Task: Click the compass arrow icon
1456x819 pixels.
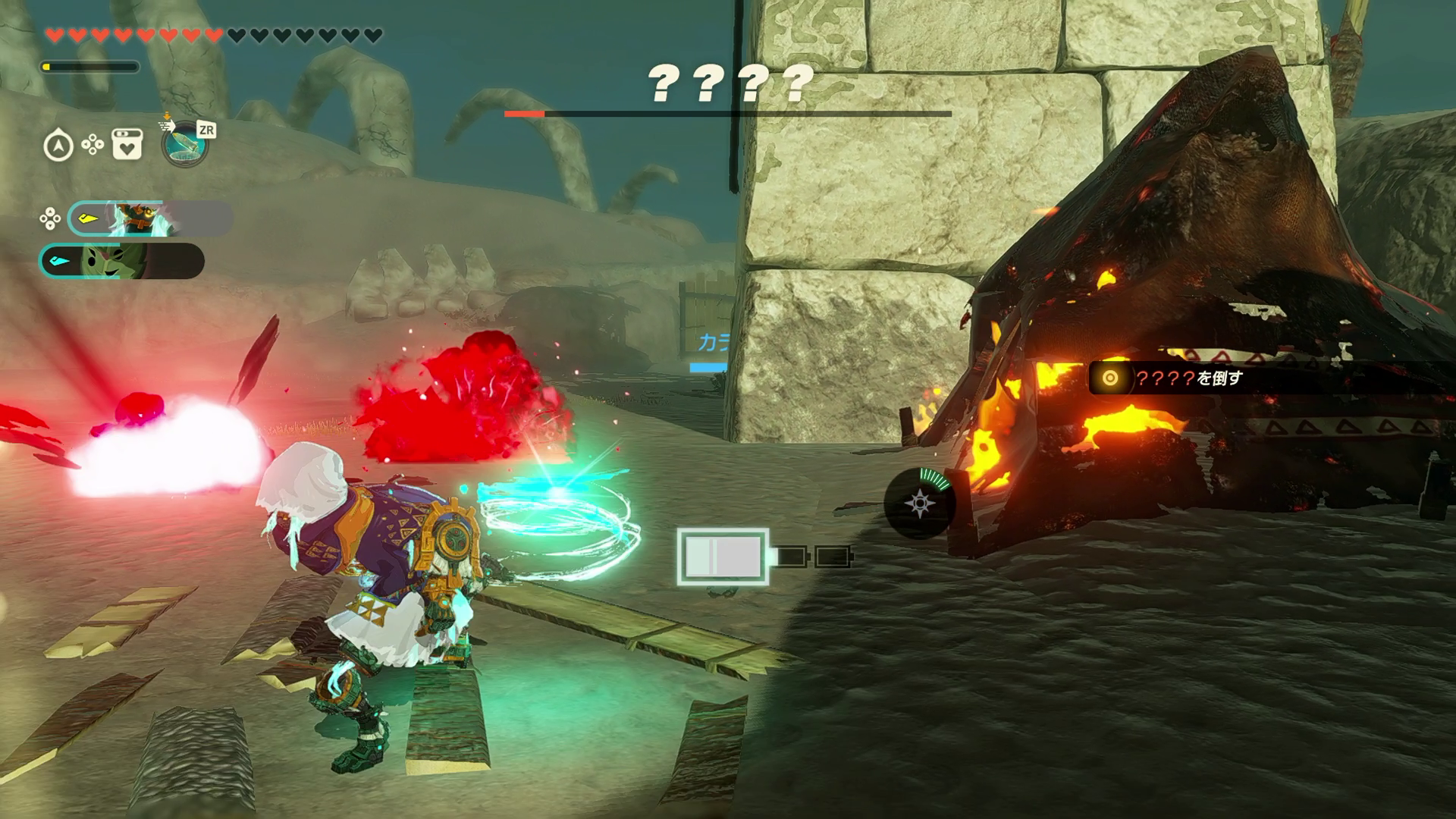Action: pyautogui.click(x=58, y=145)
